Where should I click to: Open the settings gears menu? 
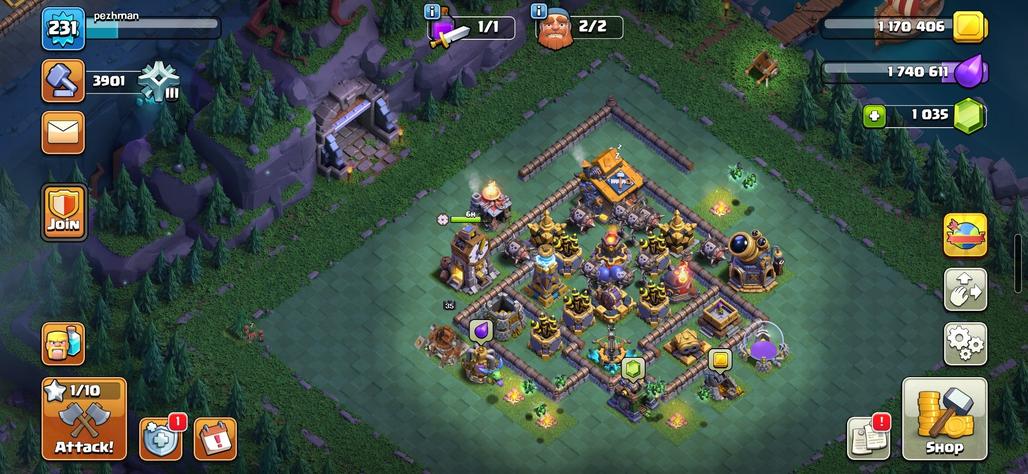tap(965, 344)
